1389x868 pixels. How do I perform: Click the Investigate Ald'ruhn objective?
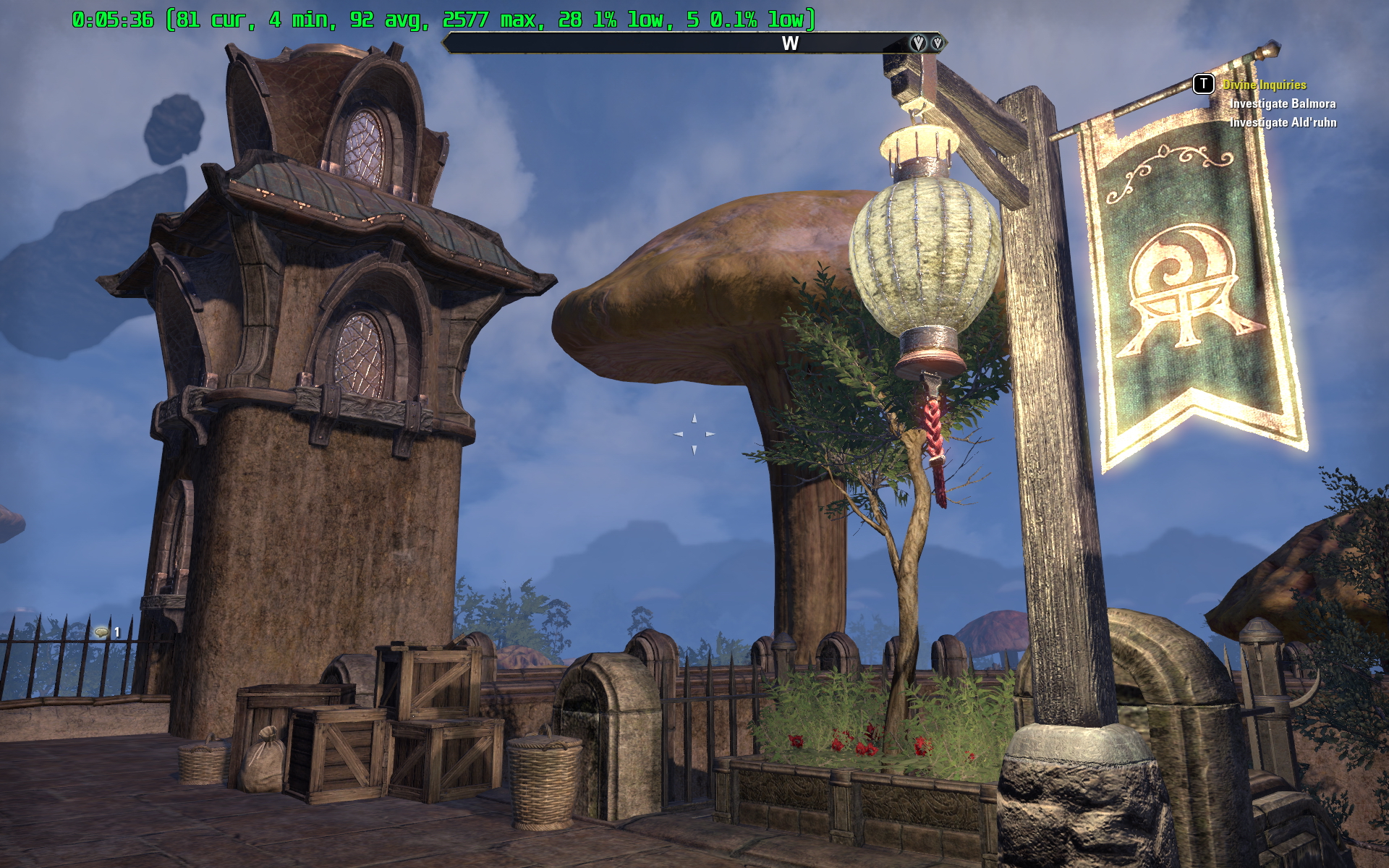coord(1283,122)
